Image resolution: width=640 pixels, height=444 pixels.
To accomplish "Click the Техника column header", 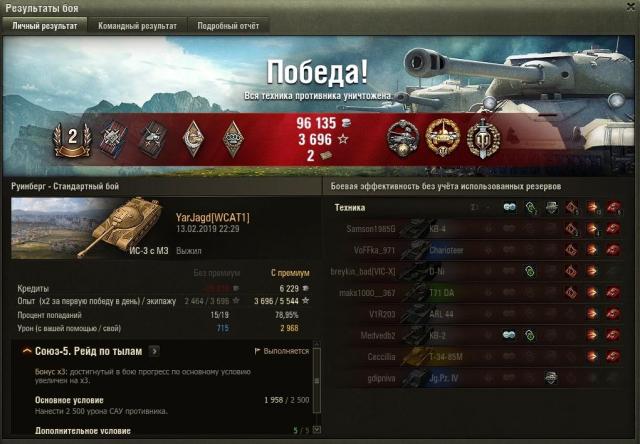I will [x=350, y=208].
